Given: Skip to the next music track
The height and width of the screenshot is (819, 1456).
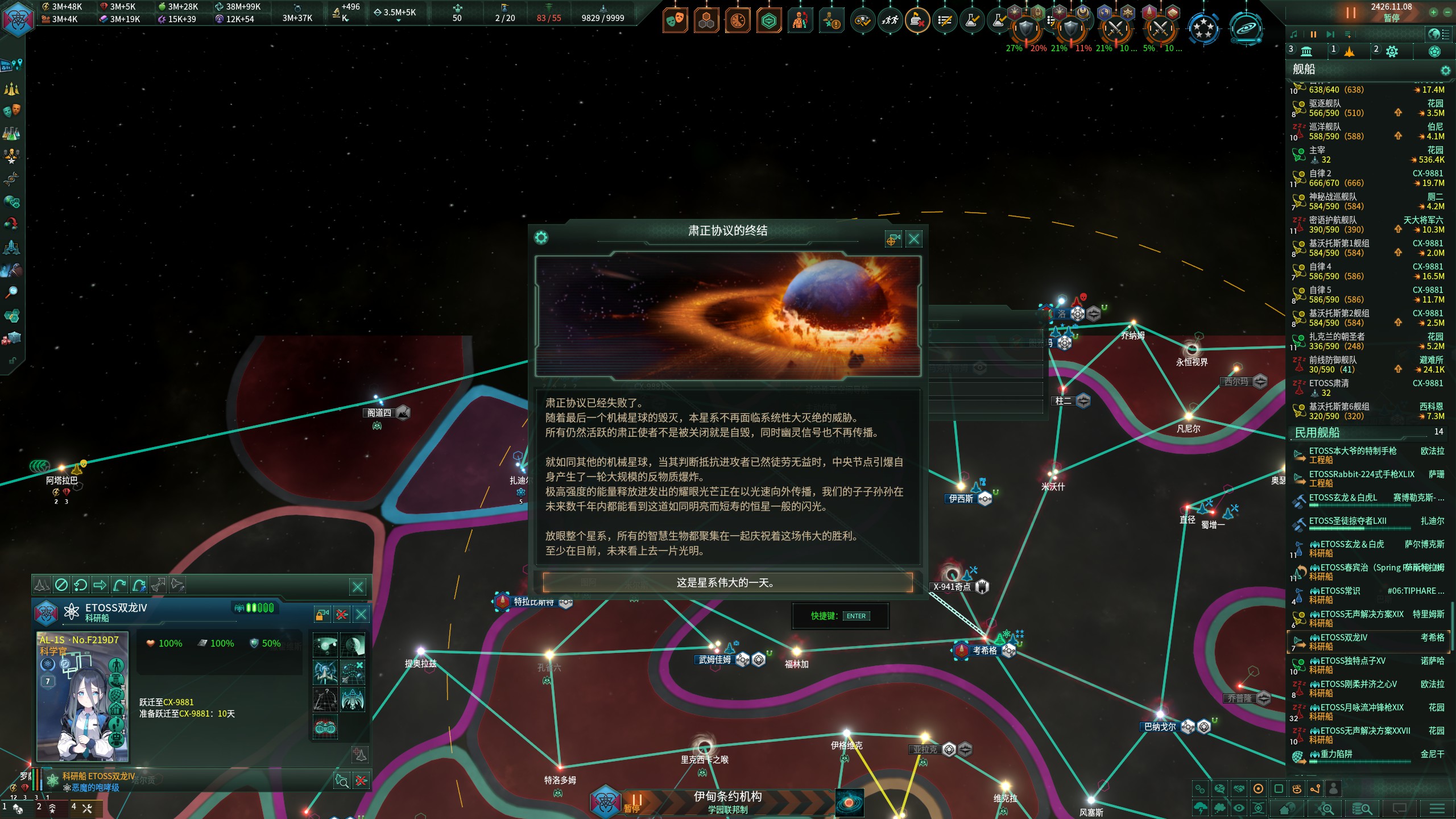Looking at the screenshot, I should pos(1330,35).
